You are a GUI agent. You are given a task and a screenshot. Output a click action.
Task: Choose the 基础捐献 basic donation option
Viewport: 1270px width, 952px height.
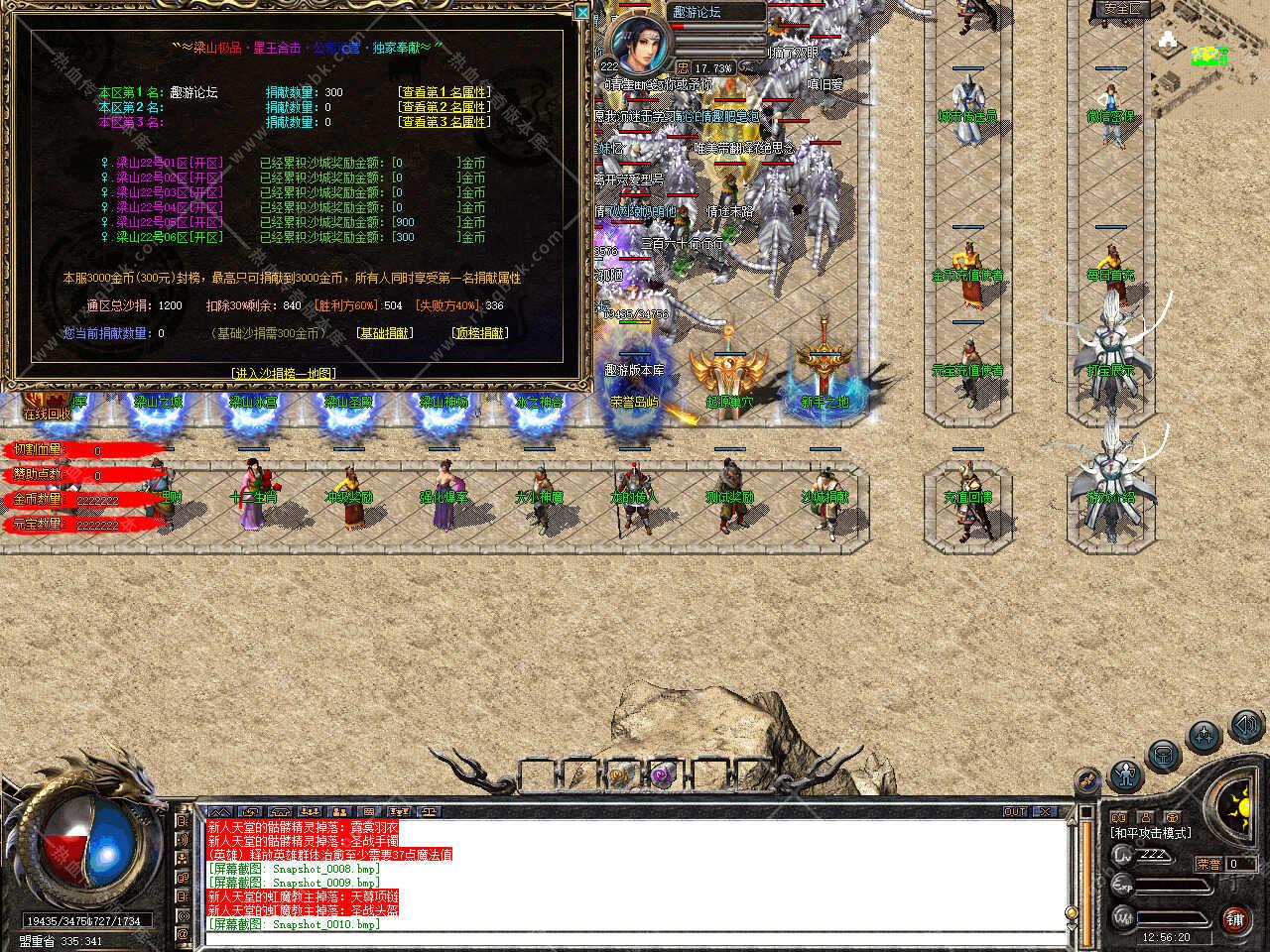pos(385,333)
